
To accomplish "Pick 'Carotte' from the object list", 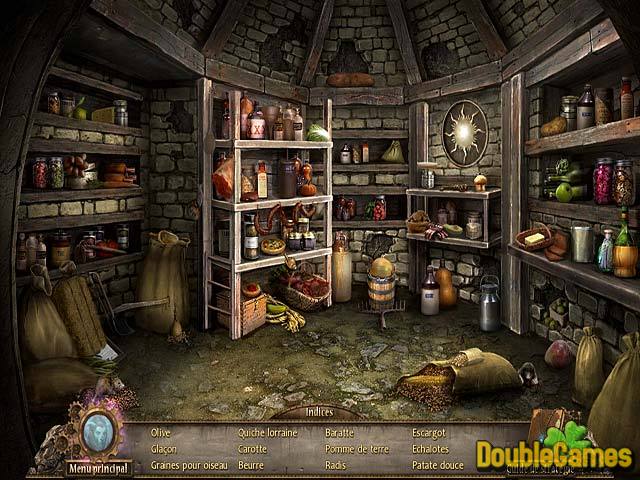I will (253, 449).
